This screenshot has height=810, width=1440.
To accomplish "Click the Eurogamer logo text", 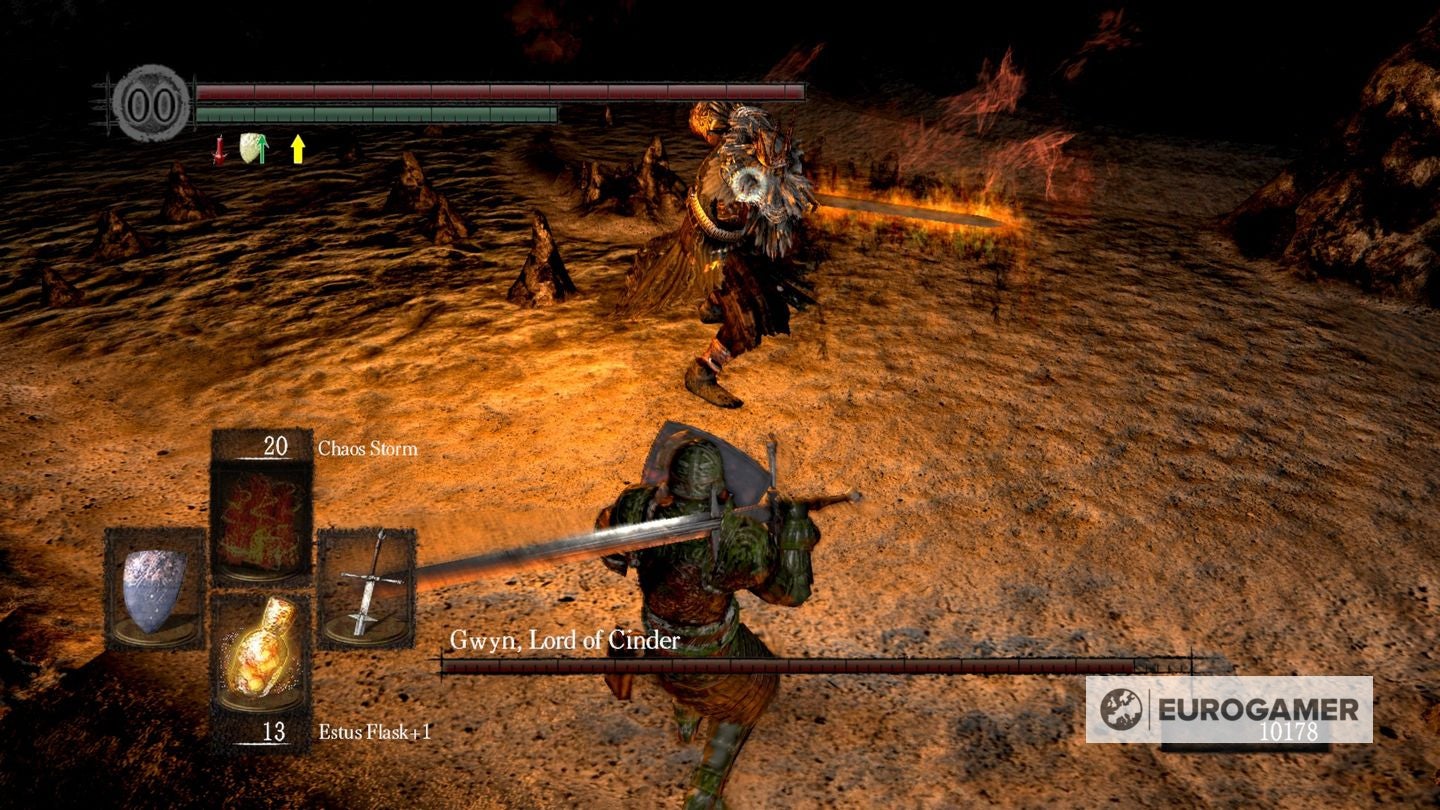I will point(1255,710).
